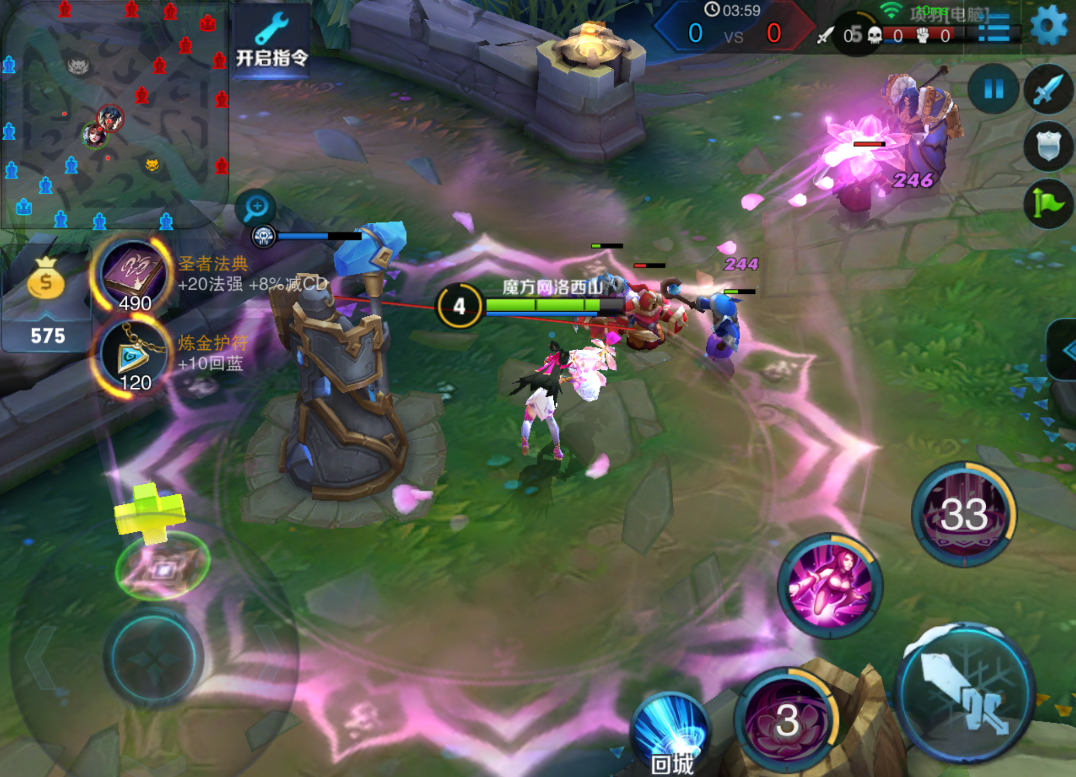The height and width of the screenshot is (777, 1076).
Task: Open the minimap
Action: pyautogui.click(x=115, y=113)
